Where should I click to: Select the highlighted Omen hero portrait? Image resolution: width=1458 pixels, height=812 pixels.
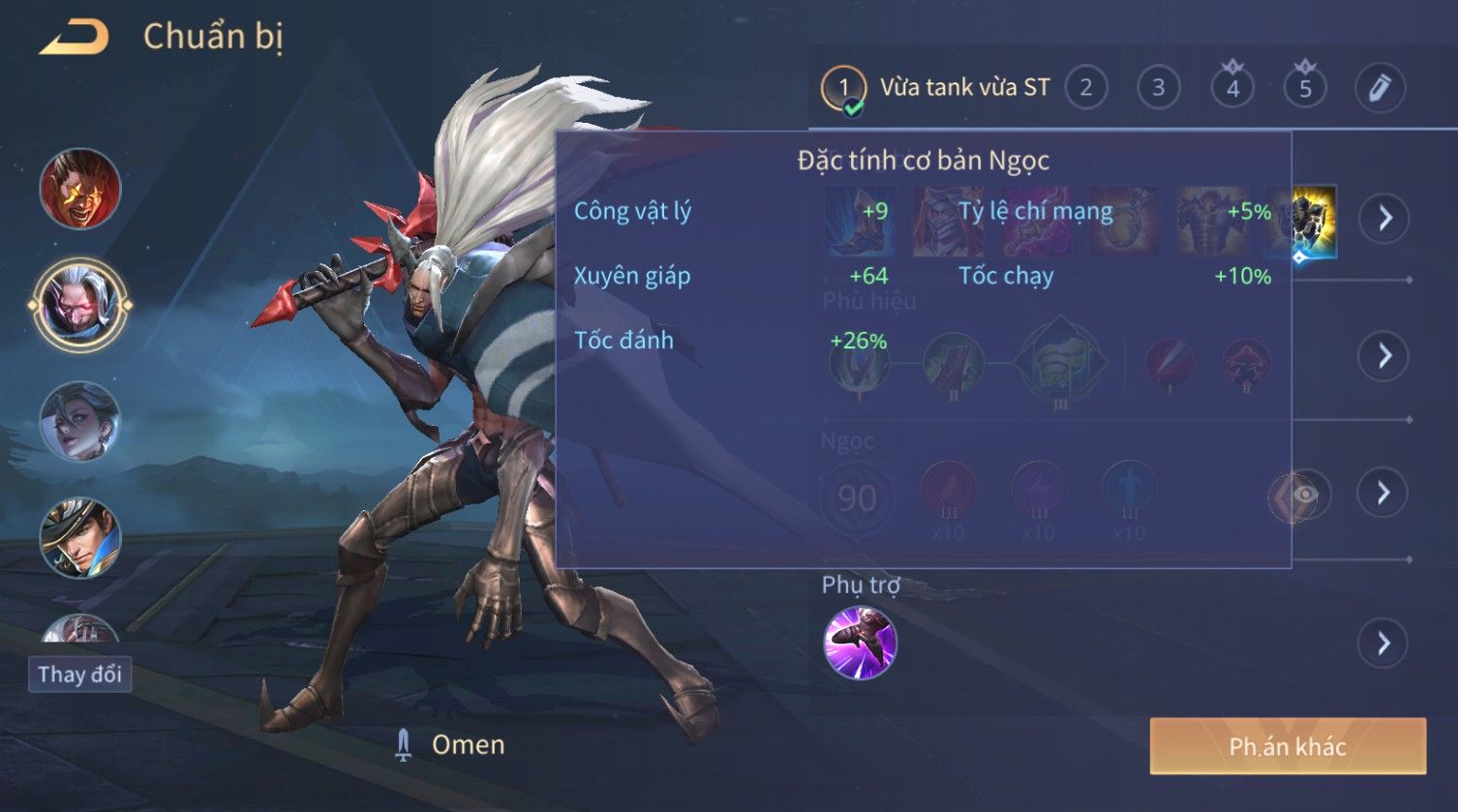point(80,305)
